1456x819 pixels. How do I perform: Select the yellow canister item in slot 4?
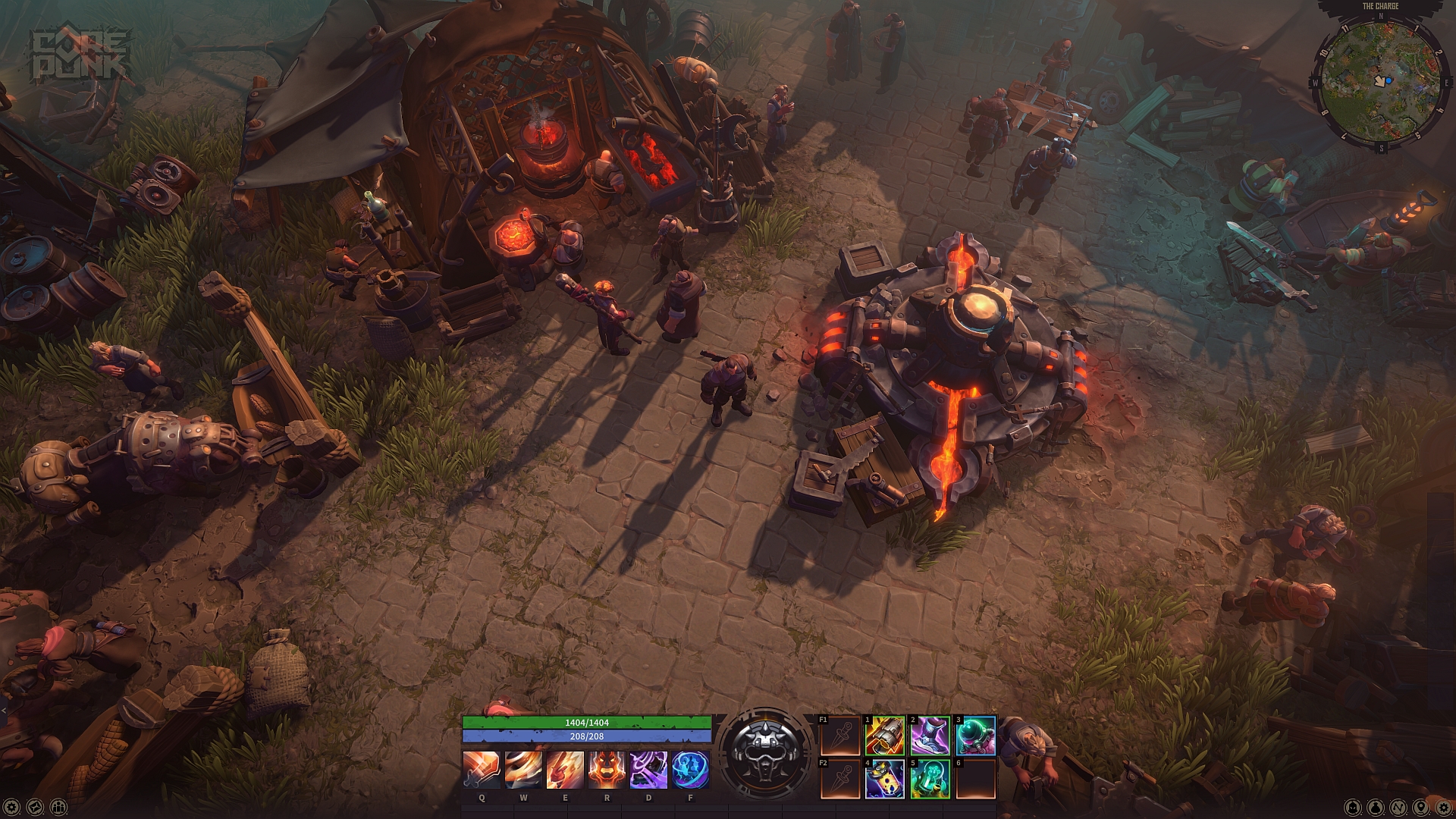(885, 779)
